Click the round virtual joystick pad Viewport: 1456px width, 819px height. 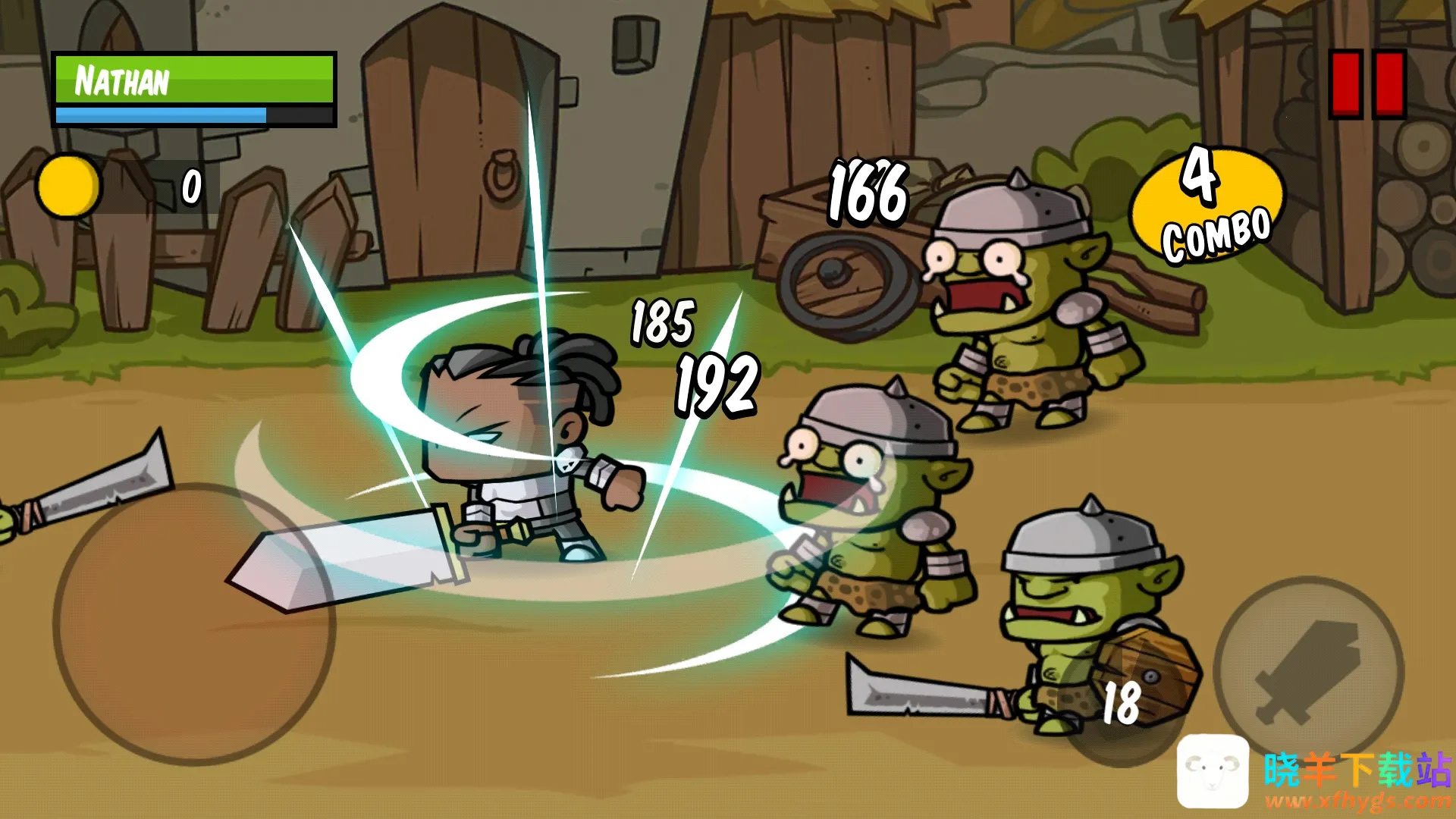[194, 623]
